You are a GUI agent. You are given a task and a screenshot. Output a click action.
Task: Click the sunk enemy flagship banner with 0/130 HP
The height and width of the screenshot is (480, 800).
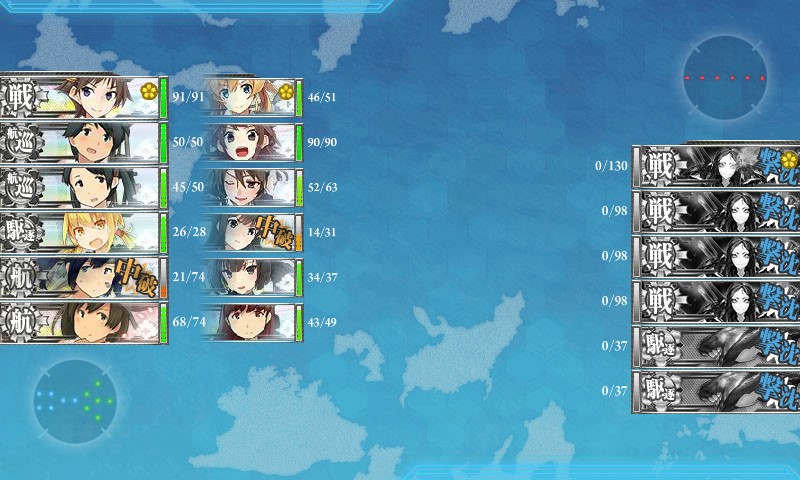[716, 166]
